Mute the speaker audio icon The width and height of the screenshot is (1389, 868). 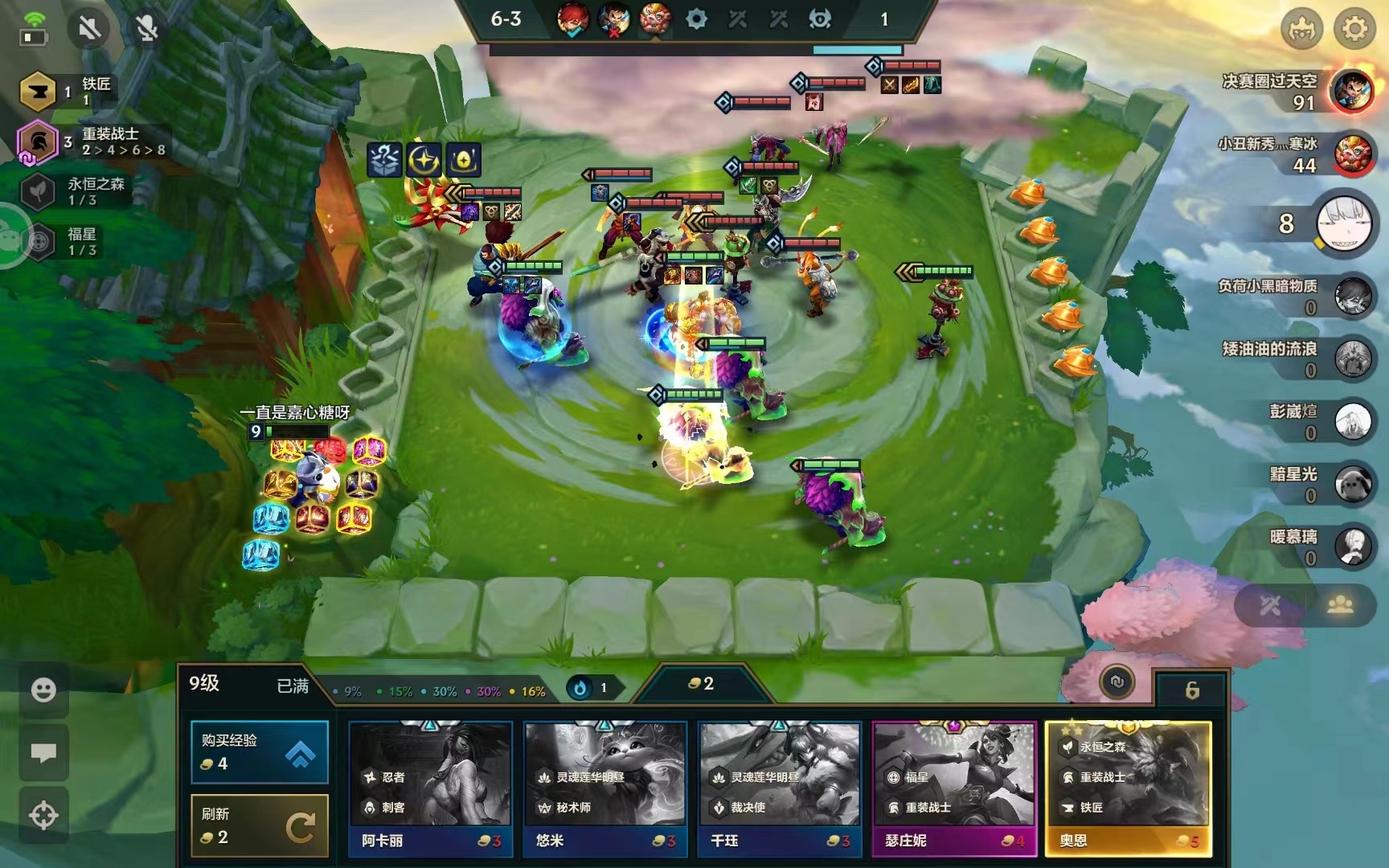point(89,29)
